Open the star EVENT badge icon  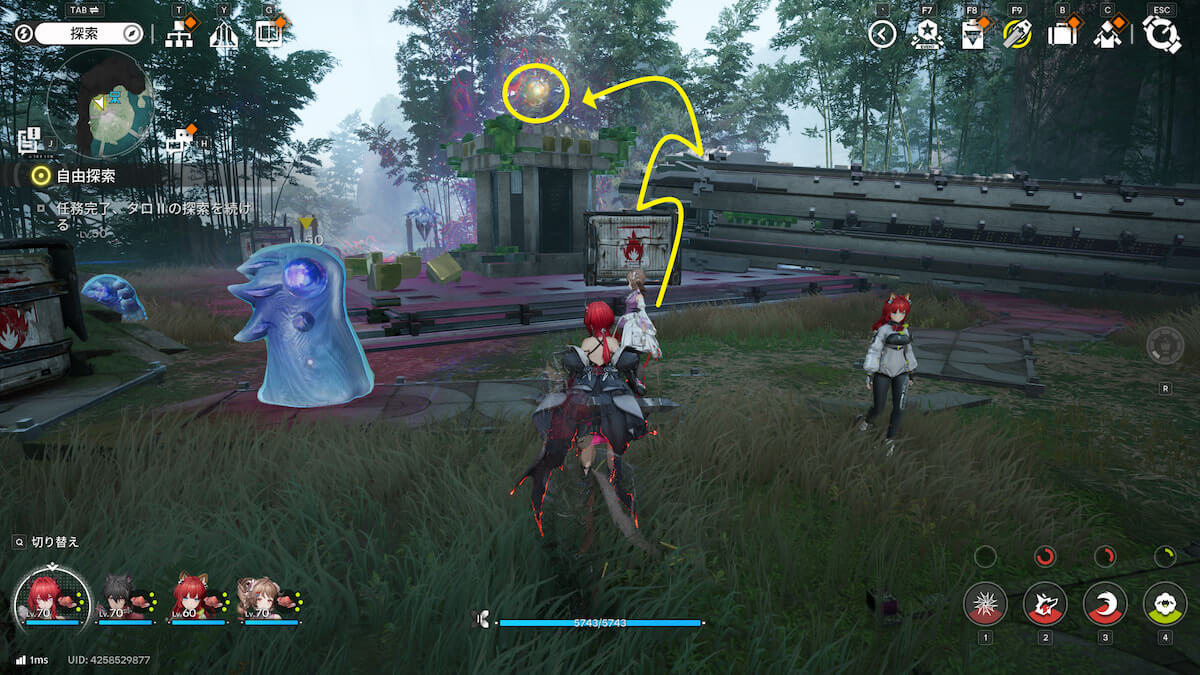(926, 35)
